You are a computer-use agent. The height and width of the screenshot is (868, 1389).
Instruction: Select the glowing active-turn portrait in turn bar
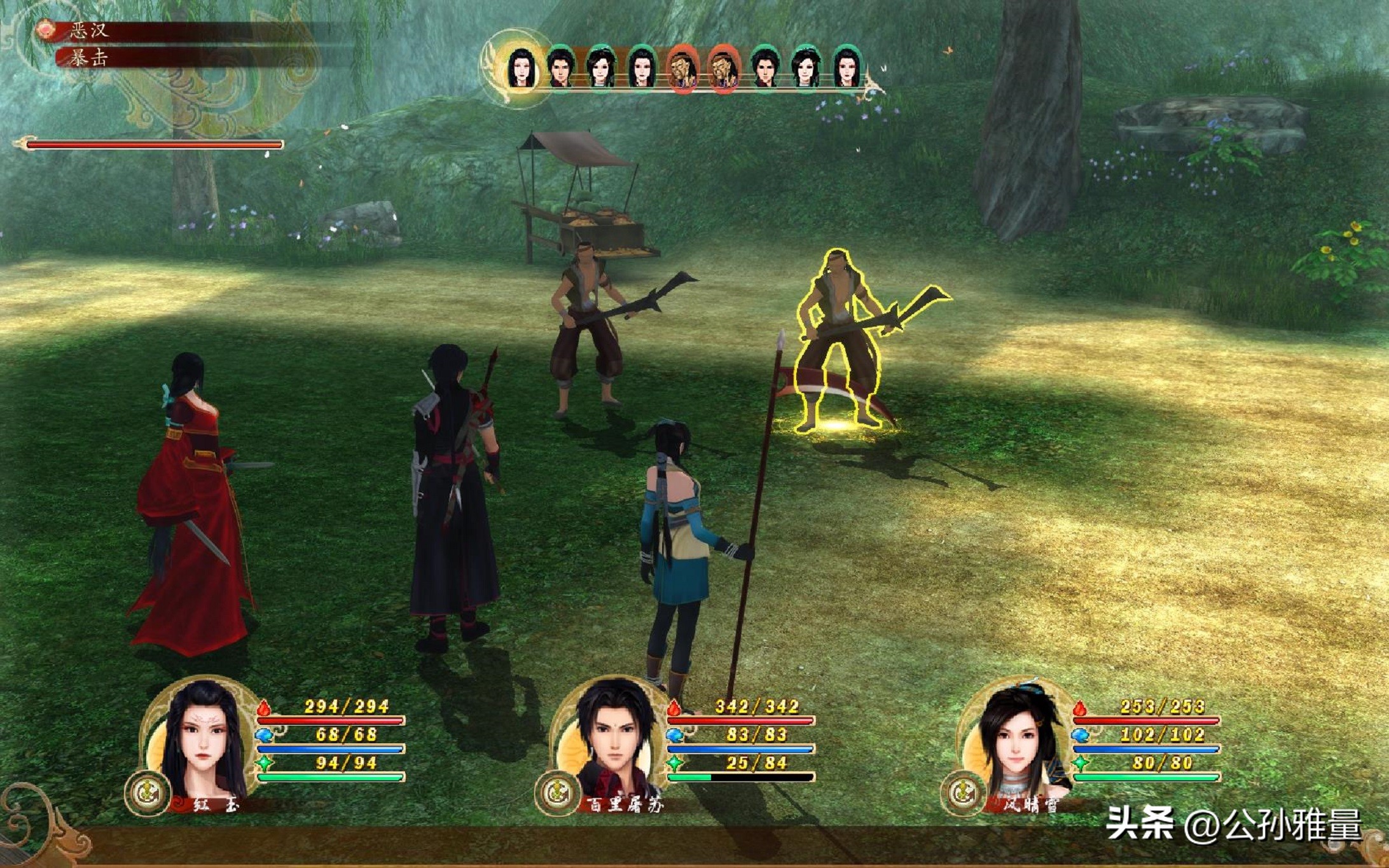point(519,68)
